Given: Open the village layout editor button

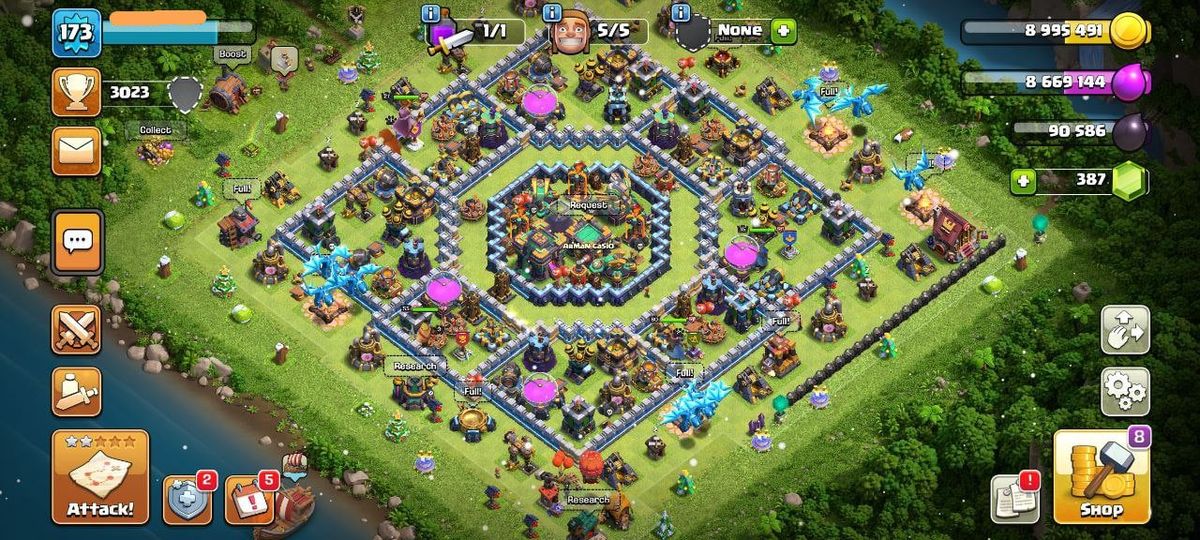Looking at the screenshot, I should pos(1125,330).
